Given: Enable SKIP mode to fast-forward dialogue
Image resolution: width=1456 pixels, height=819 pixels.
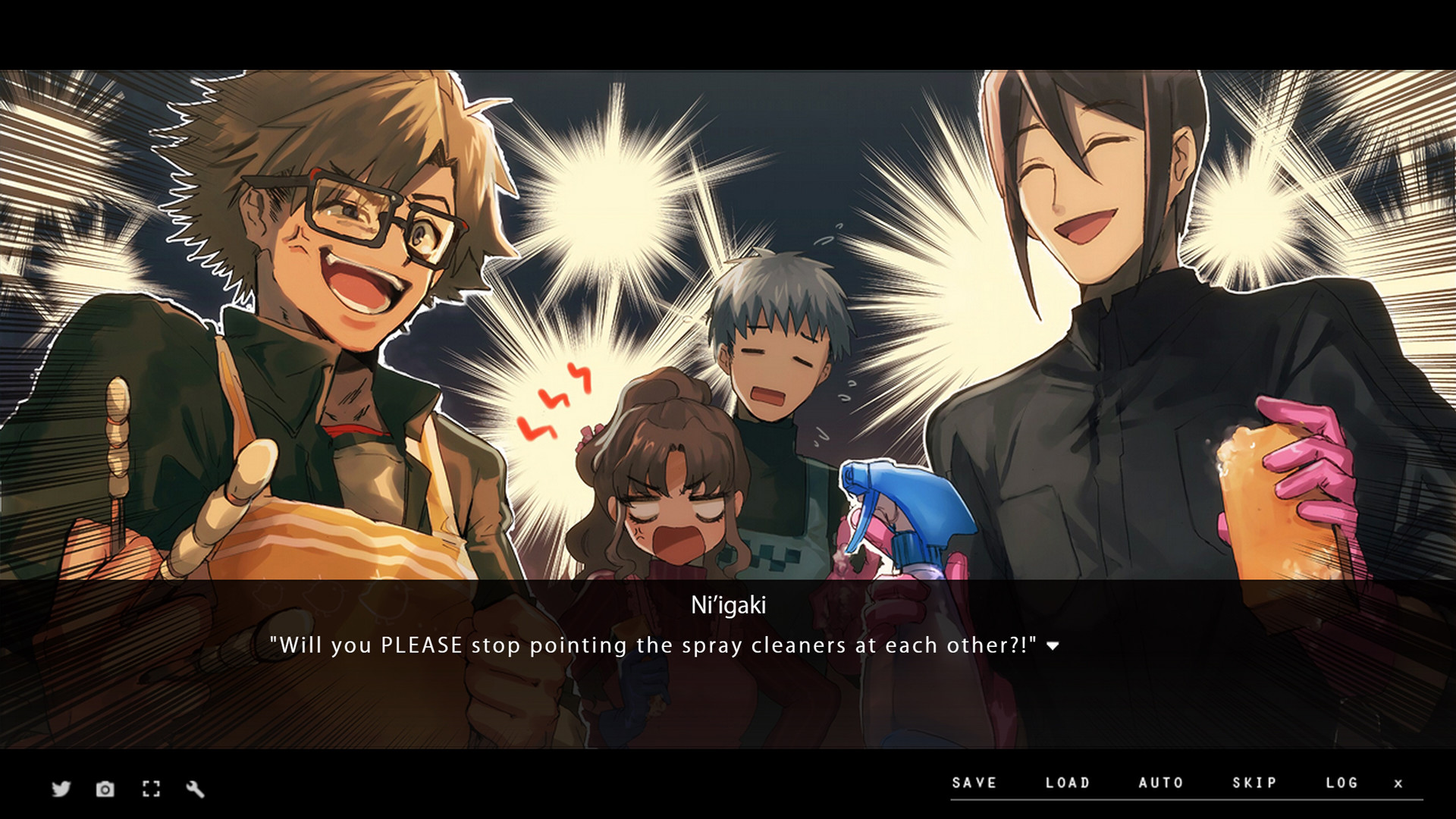Looking at the screenshot, I should [x=1255, y=783].
